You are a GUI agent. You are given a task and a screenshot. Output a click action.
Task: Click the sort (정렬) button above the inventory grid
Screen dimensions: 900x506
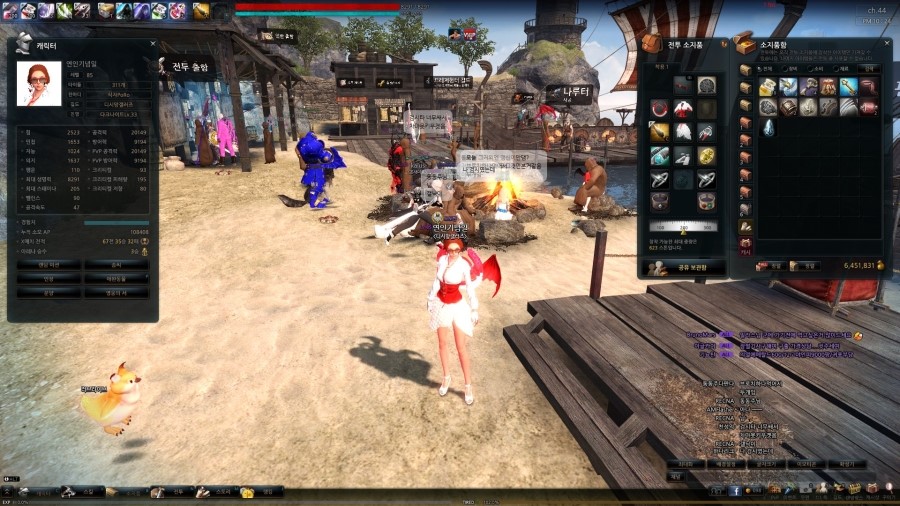click(871, 68)
